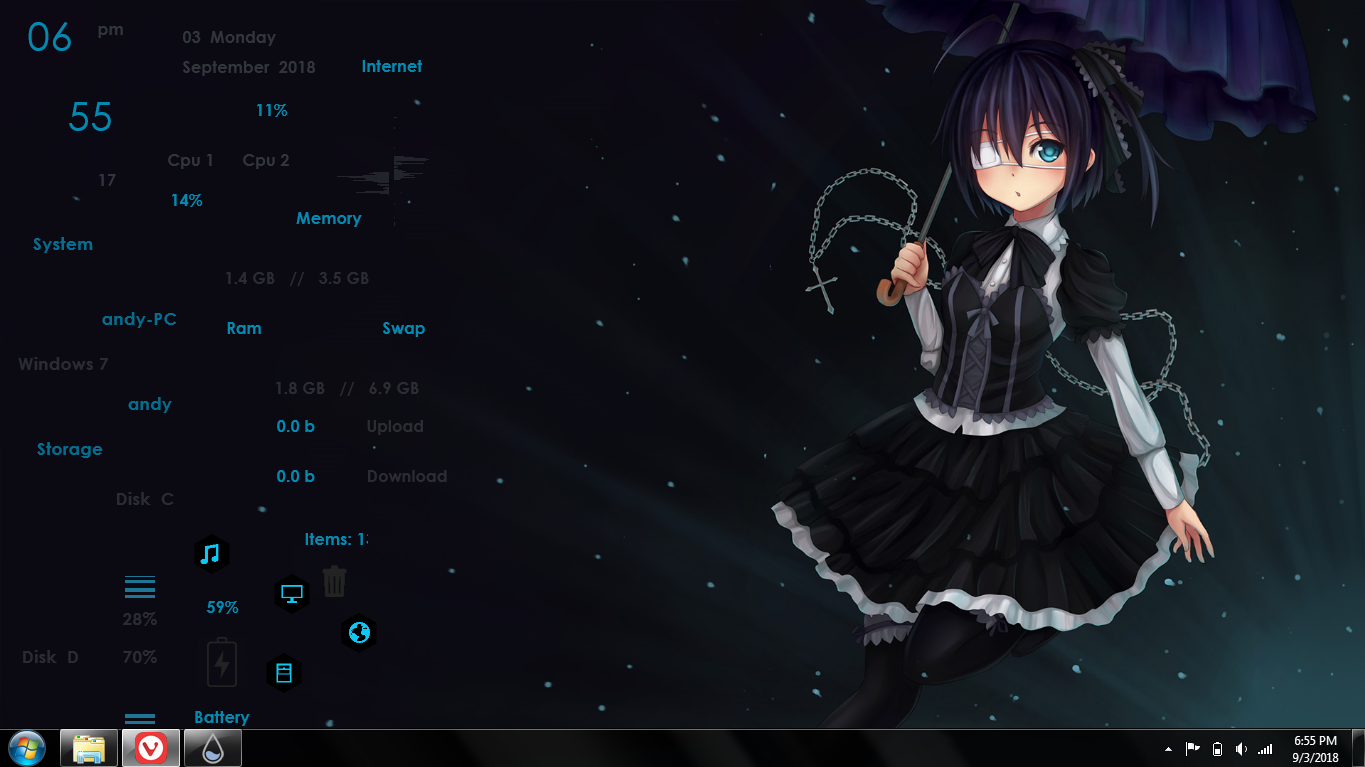The width and height of the screenshot is (1365, 767).
Task: Open the Recycle Bin trash icon
Action: pyautogui.click(x=334, y=580)
